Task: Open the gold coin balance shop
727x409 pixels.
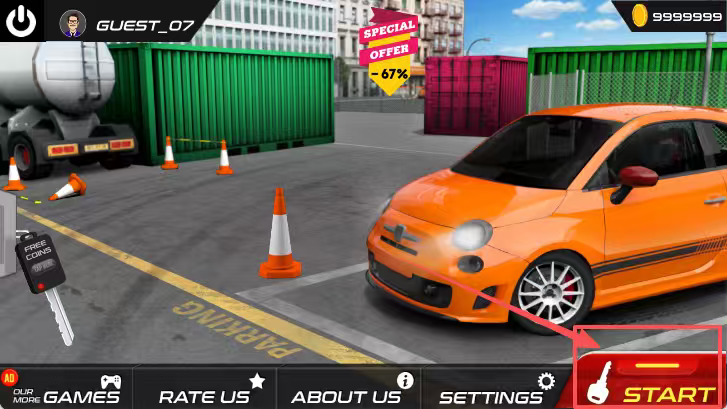Action: coord(672,17)
